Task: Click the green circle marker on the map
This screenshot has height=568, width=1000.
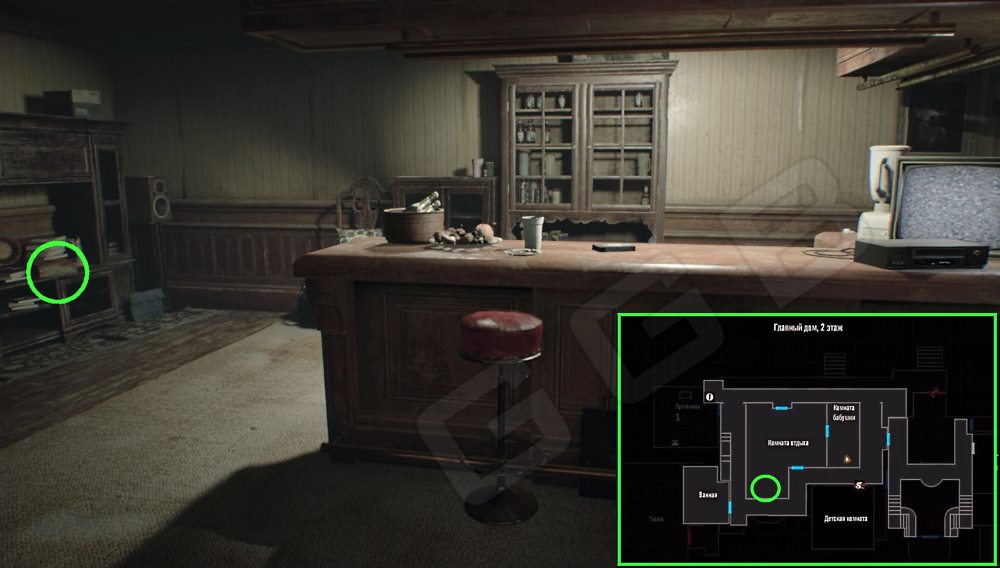Action: tap(766, 488)
